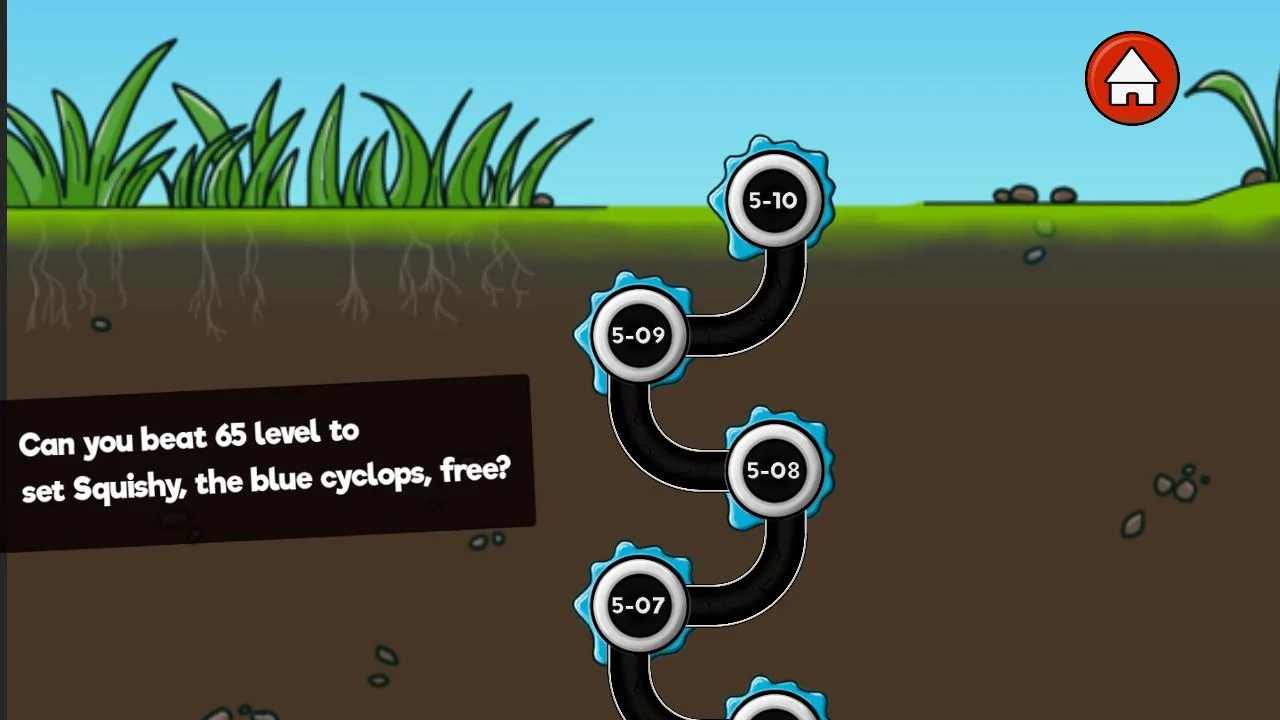Select level 5-09 node
Viewport: 1280px width, 720px height.
click(637, 335)
